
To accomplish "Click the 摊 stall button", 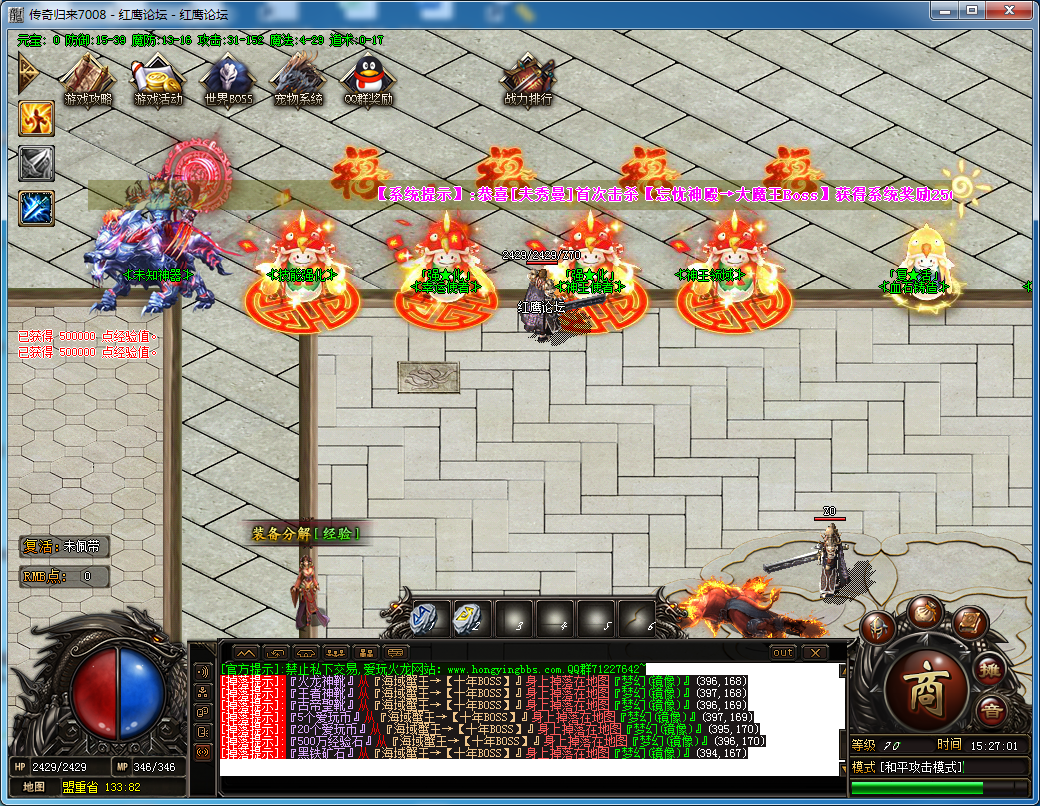I will click(x=989, y=670).
